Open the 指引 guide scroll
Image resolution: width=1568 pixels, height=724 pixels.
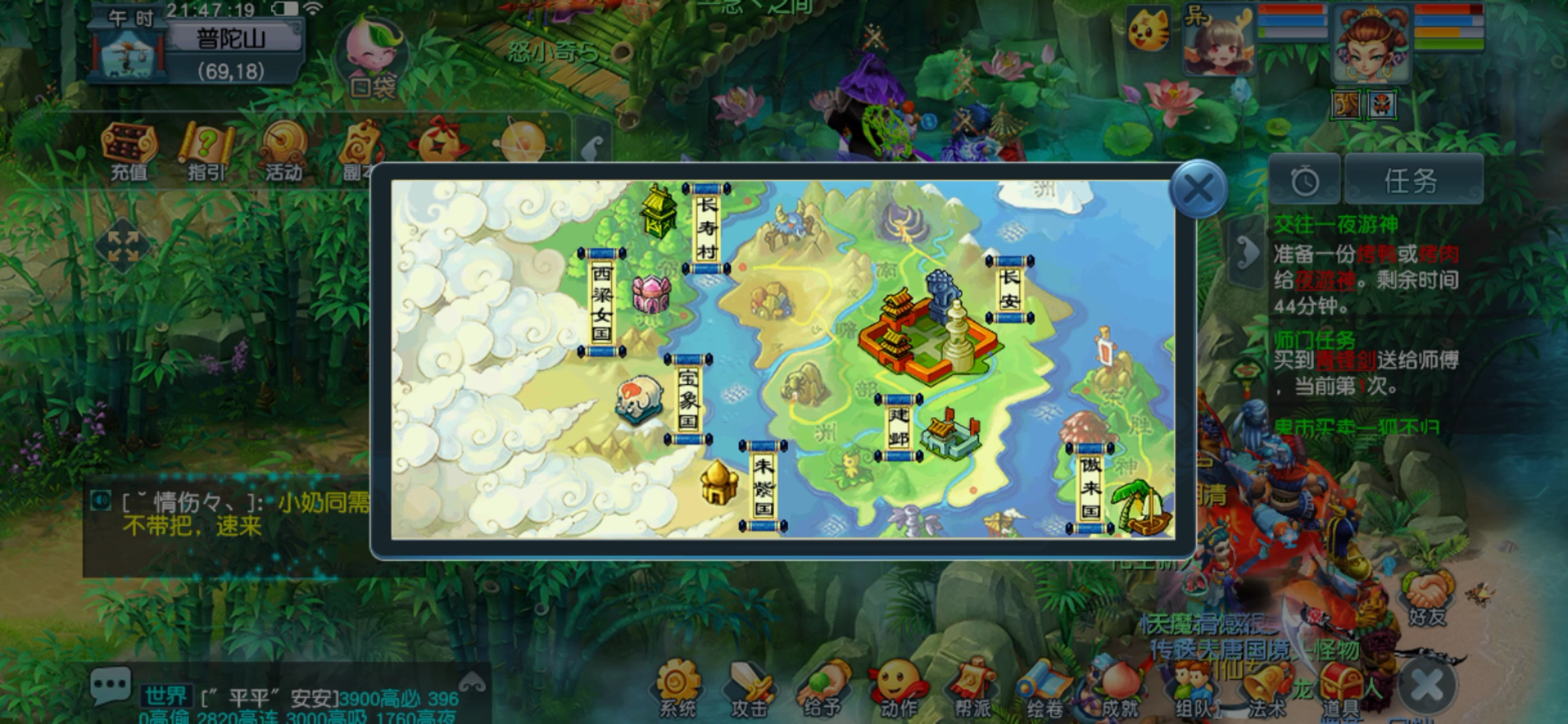[x=206, y=152]
